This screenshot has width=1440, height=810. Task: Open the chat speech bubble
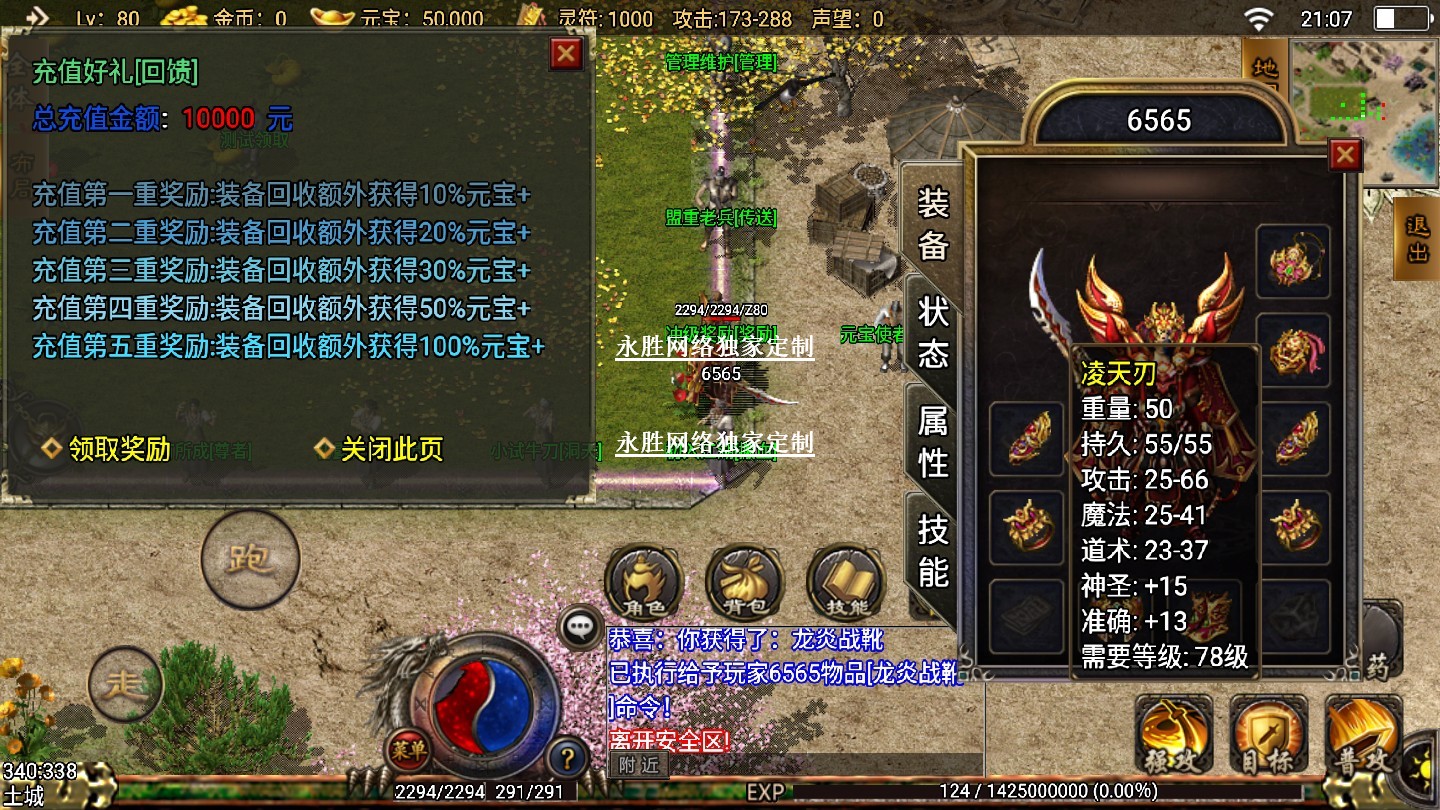tap(580, 627)
